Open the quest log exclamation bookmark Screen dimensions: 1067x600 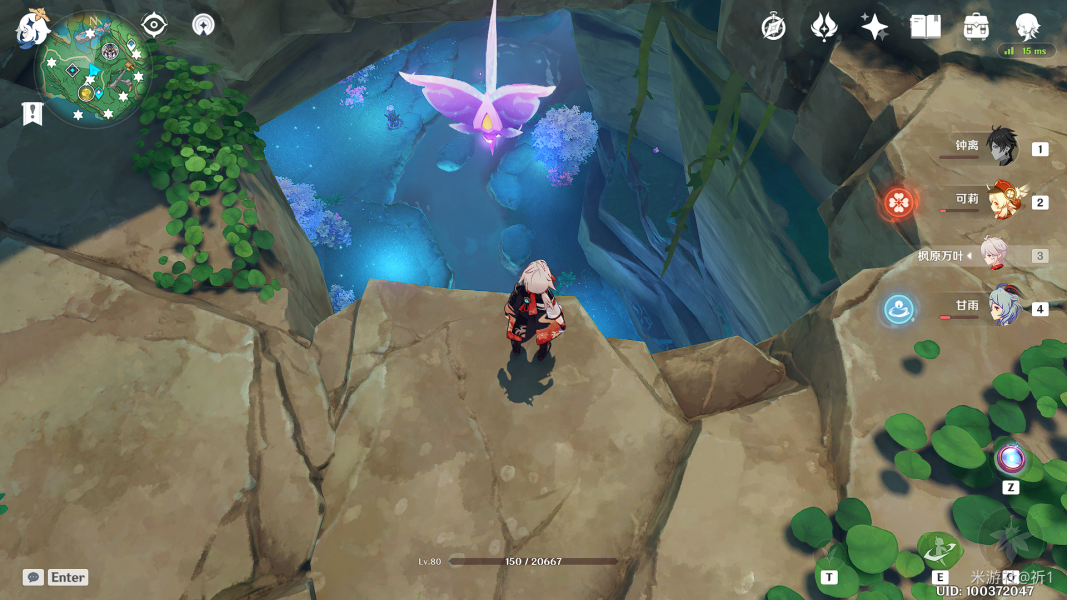click(32, 113)
